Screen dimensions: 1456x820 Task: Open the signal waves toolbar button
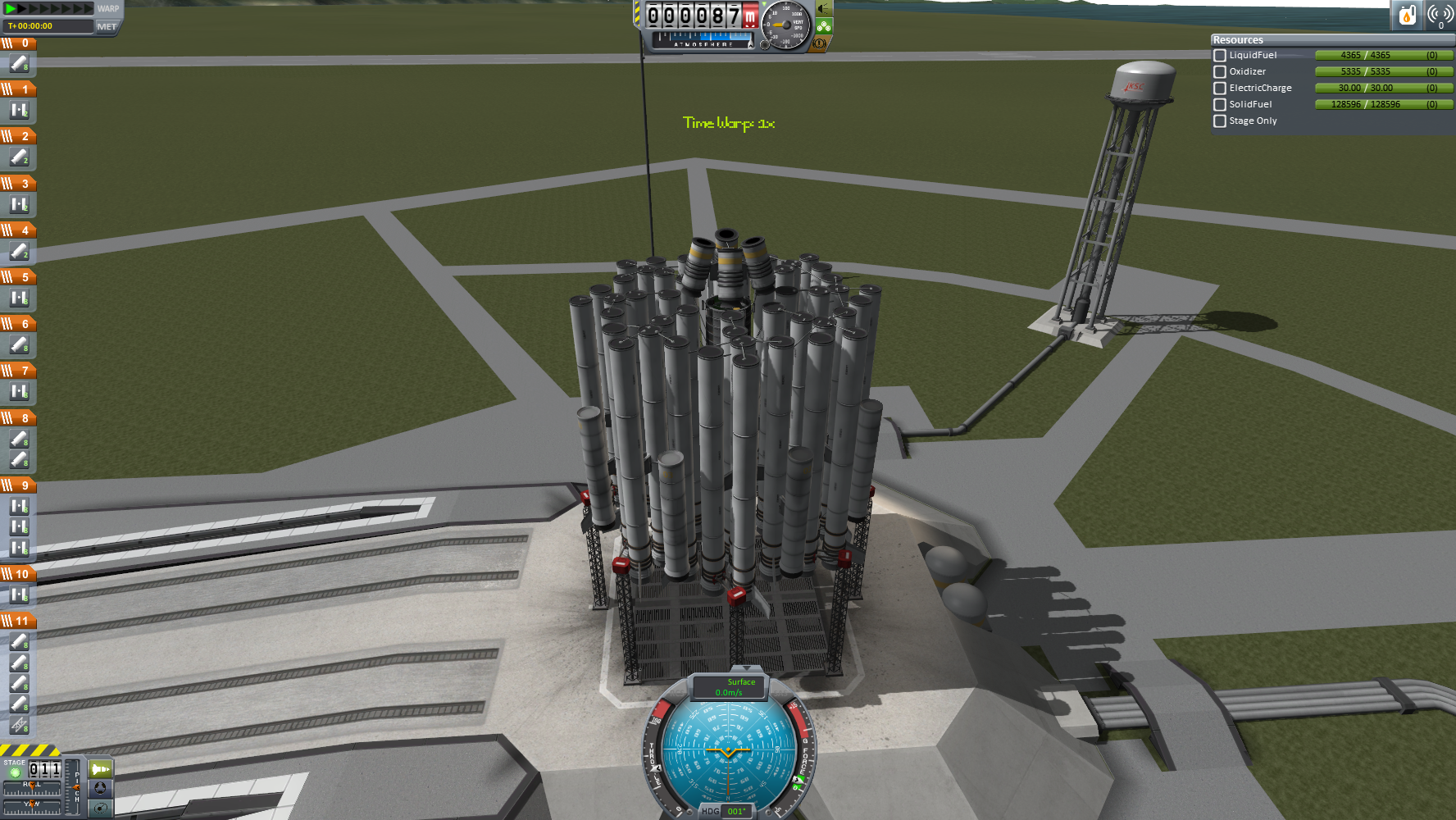1440,15
